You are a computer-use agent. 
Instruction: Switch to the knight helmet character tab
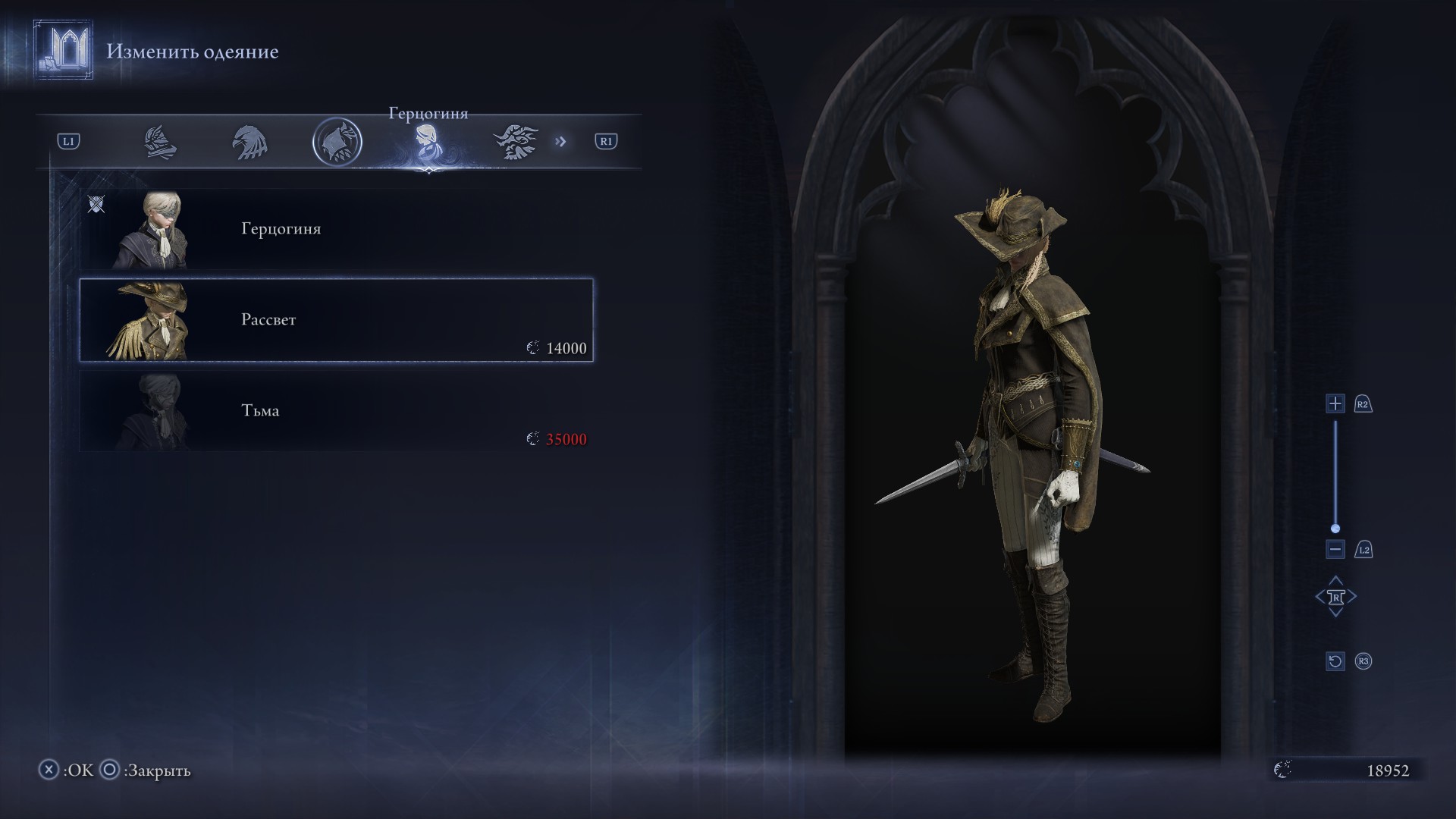161,142
